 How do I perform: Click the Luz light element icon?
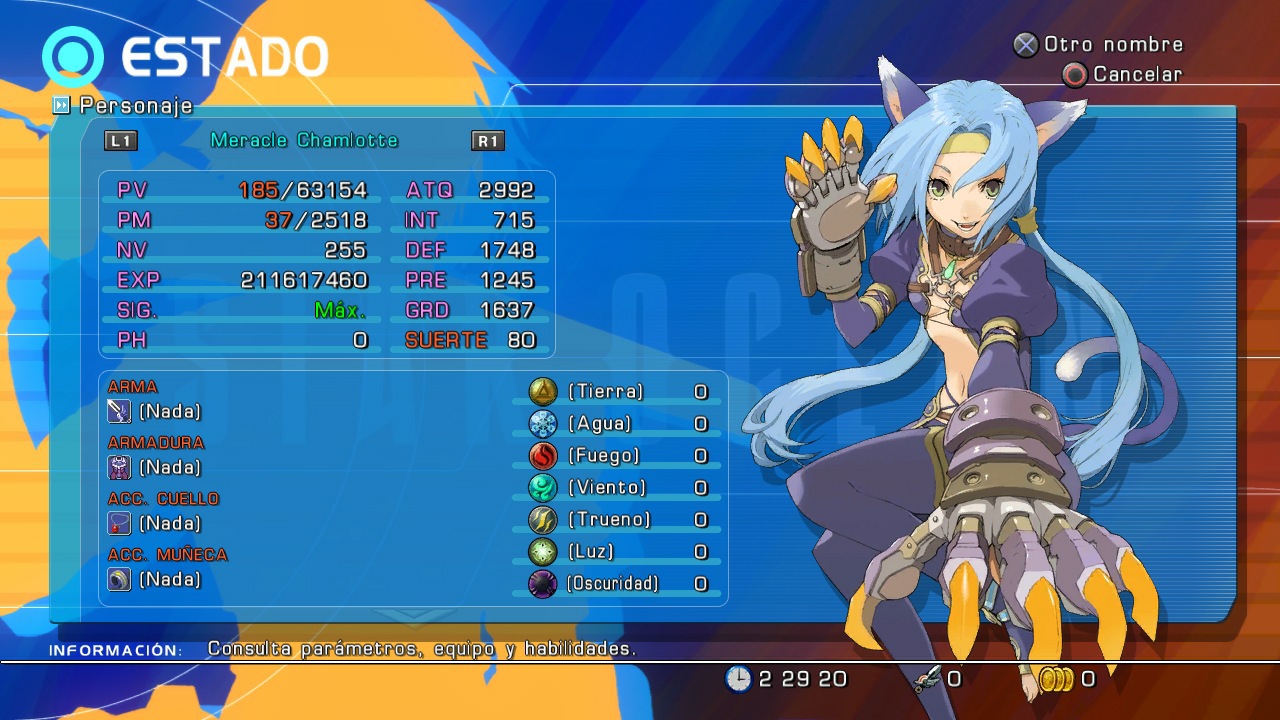tap(541, 552)
